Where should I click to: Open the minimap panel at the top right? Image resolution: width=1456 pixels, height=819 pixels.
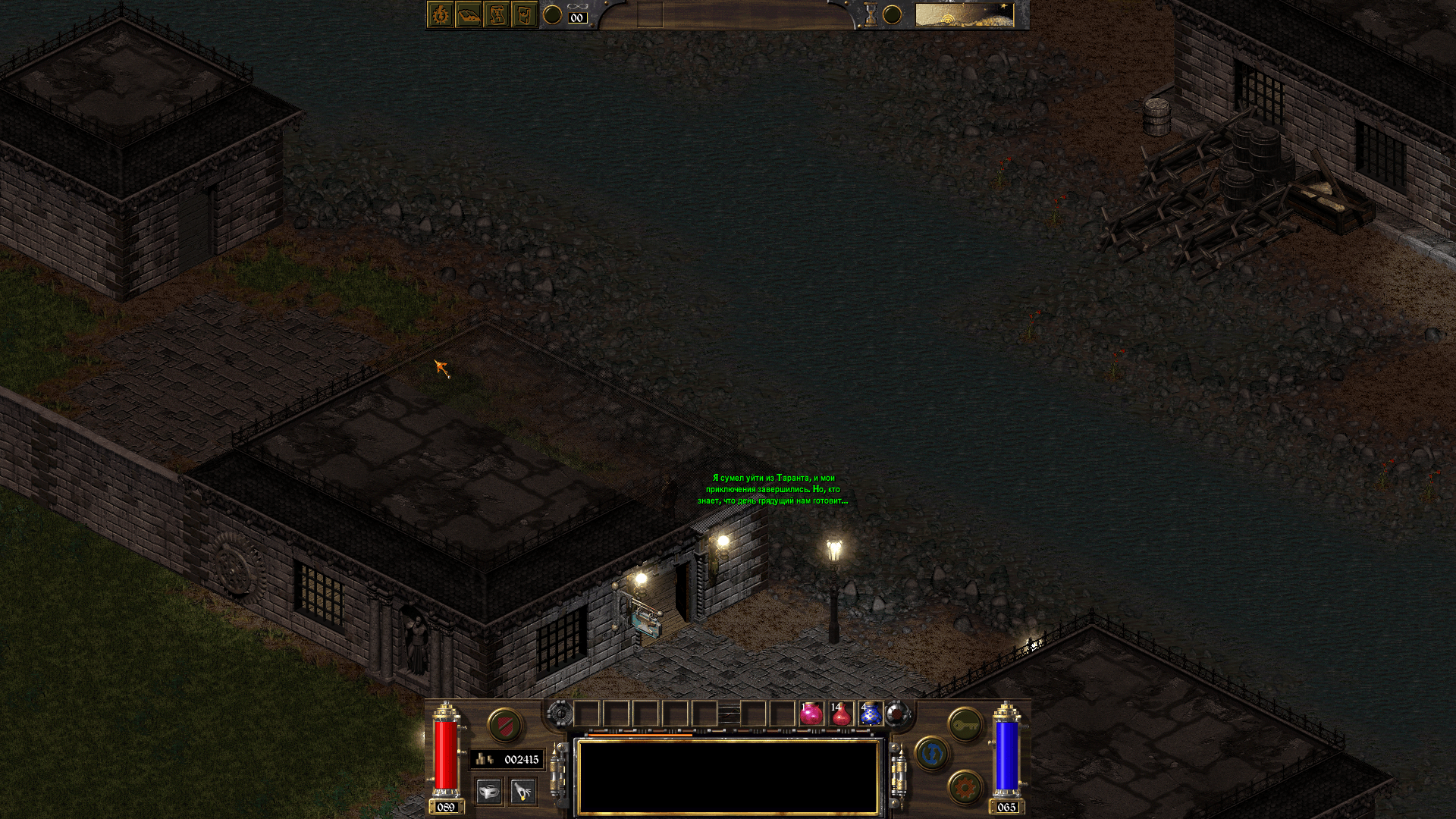pos(965,15)
